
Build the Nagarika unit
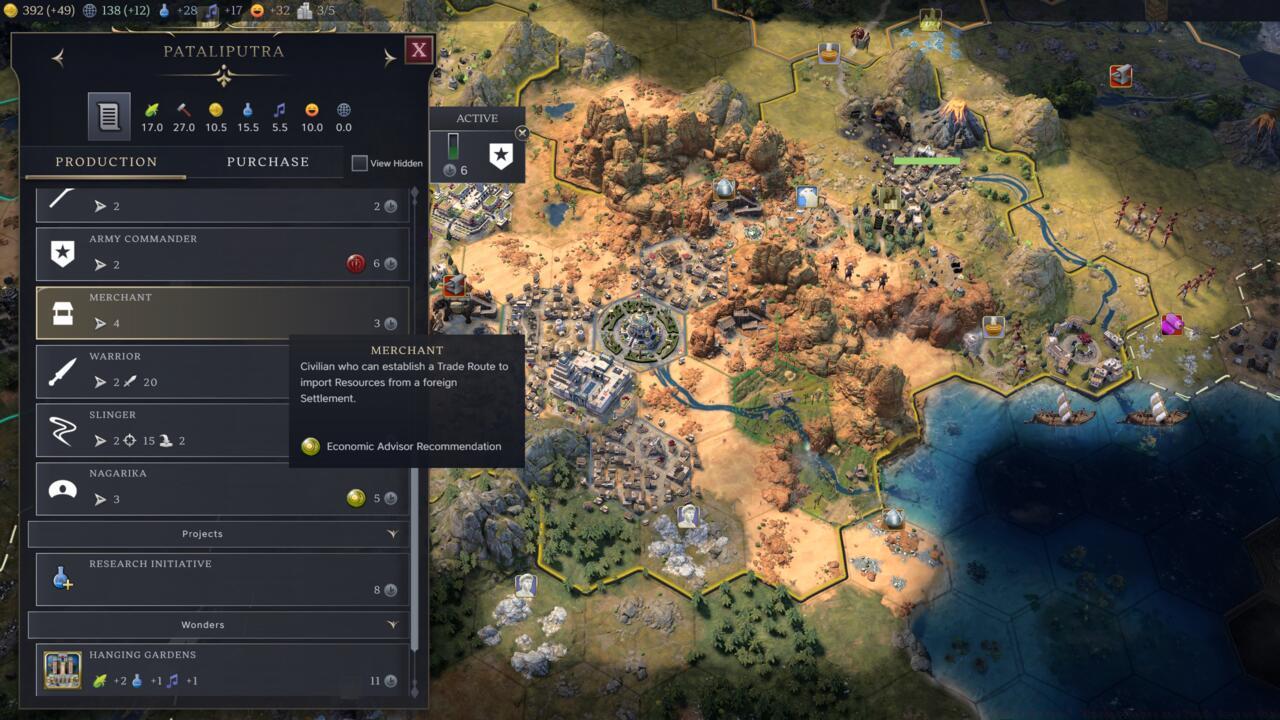point(222,488)
